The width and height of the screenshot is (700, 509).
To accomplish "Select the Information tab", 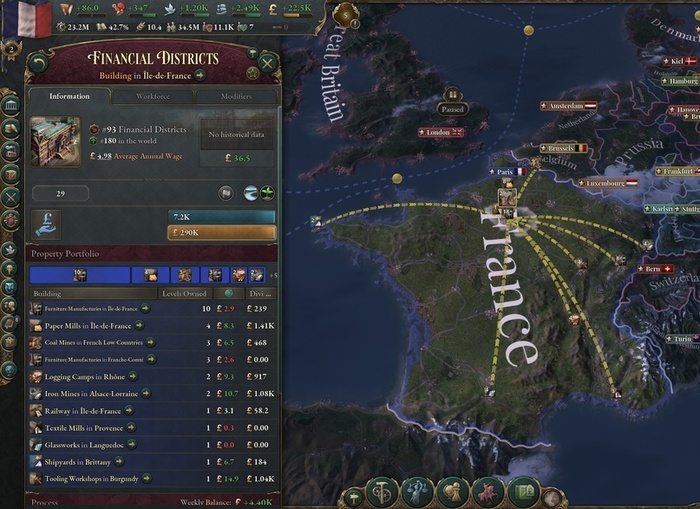I will coord(69,97).
